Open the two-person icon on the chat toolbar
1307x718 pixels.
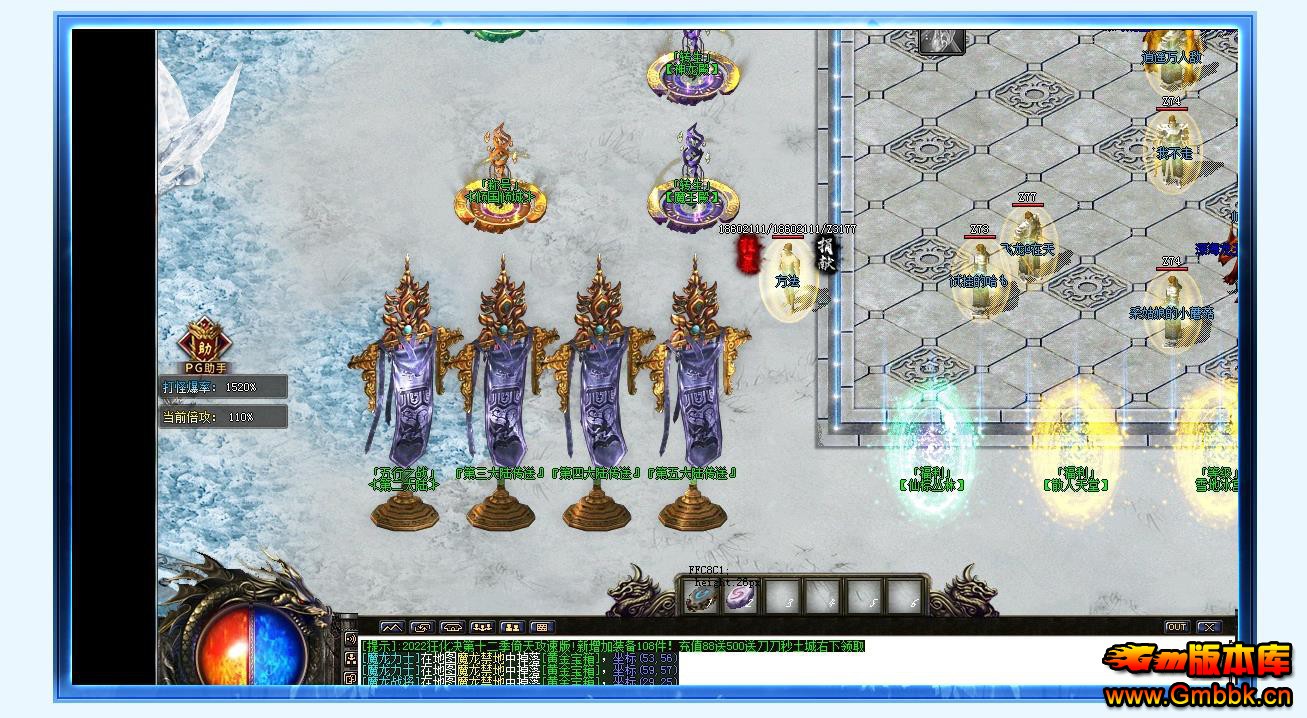511,628
